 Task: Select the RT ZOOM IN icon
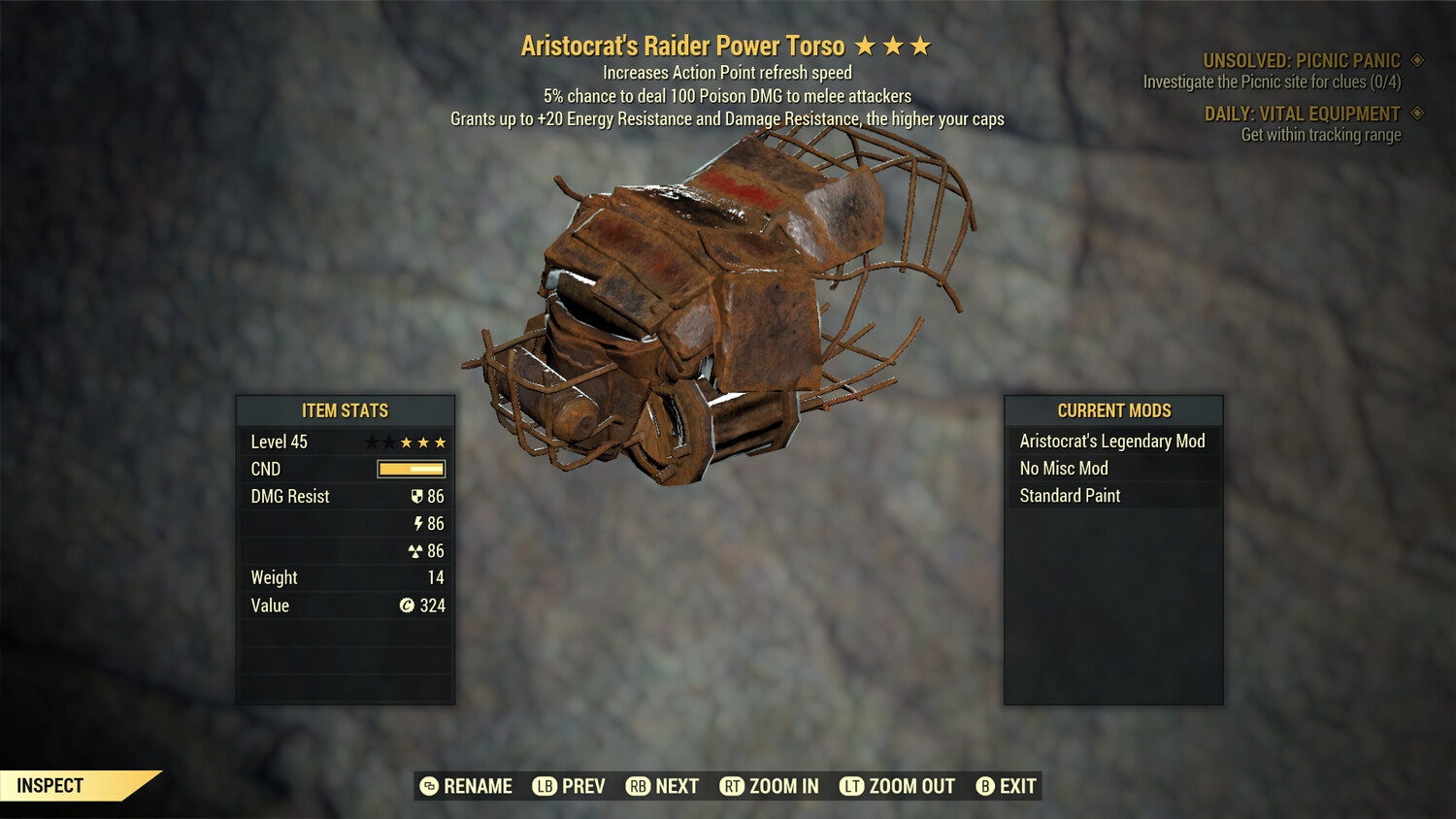tap(735, 786)
